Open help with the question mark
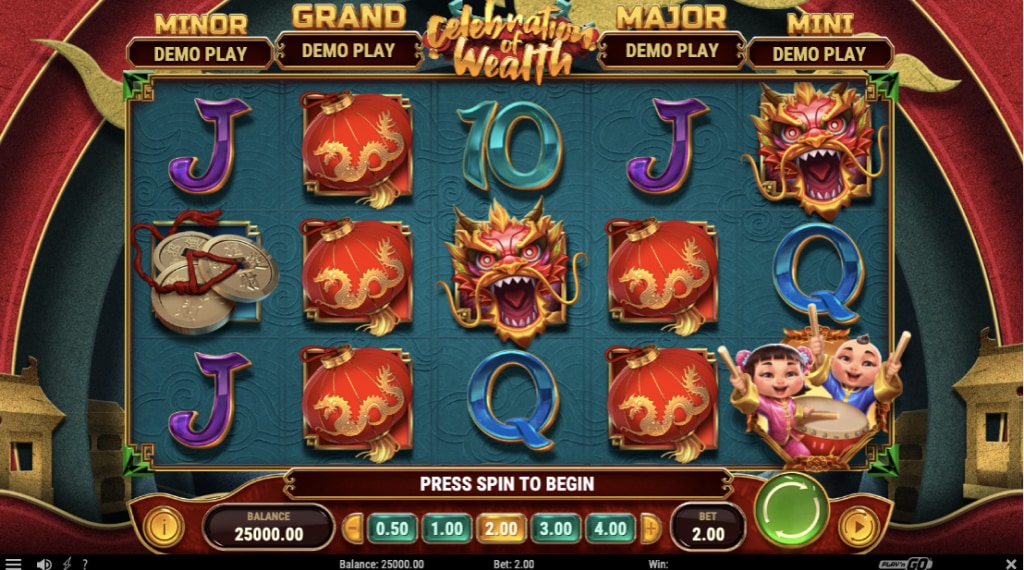This screenshot has width=1024, height=570. tap(85, 564)
